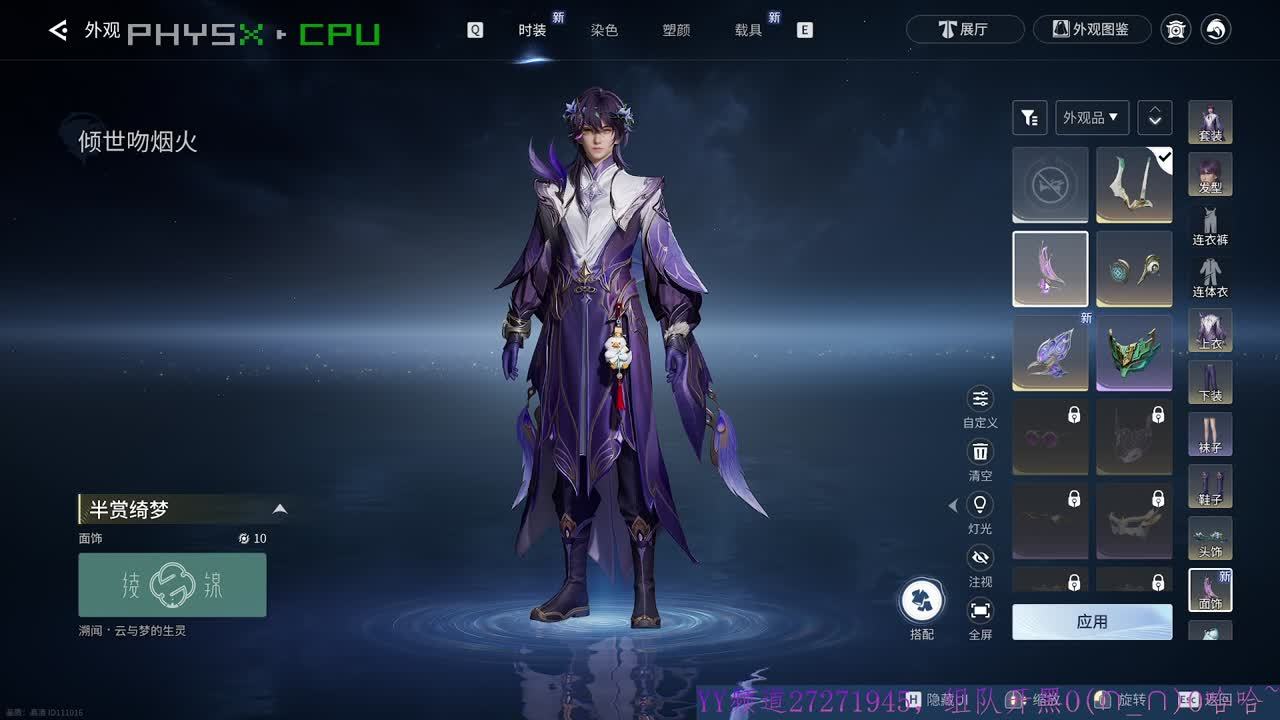Viewport: 1280px width, 720px height.
Task: Clear the outfit with 清空
Action: coord(980,459)
